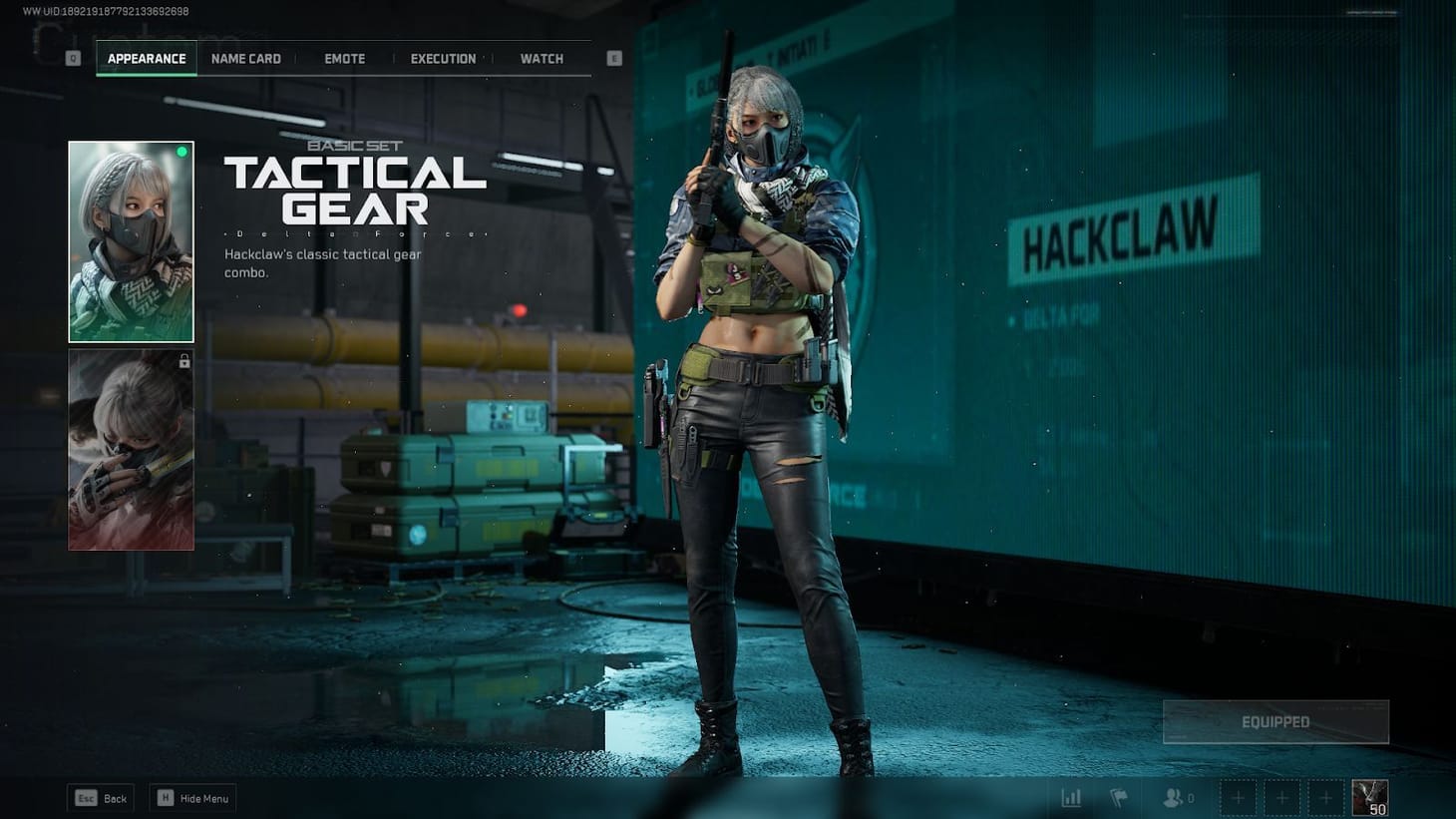The width and height of the screenshot is (1456, 819).
Task: Open the Execution tab
Action: (443, 58)
